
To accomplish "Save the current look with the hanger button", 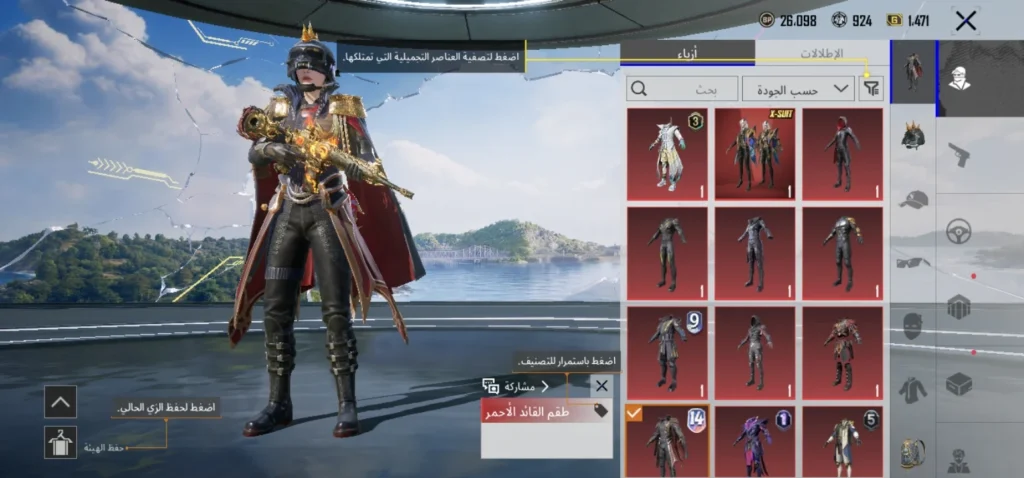I will [x=60, y=442].
